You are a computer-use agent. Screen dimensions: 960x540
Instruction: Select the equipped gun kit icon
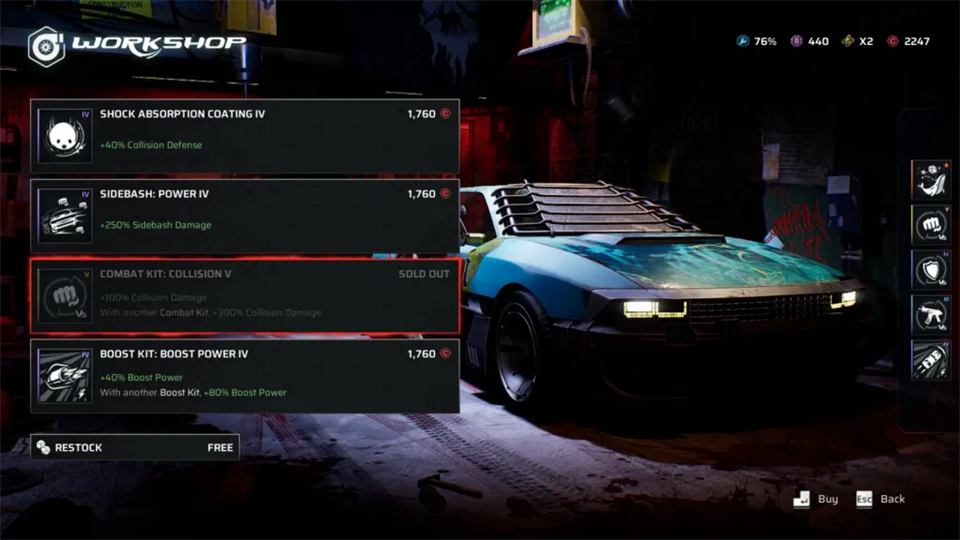coord(930,314)
